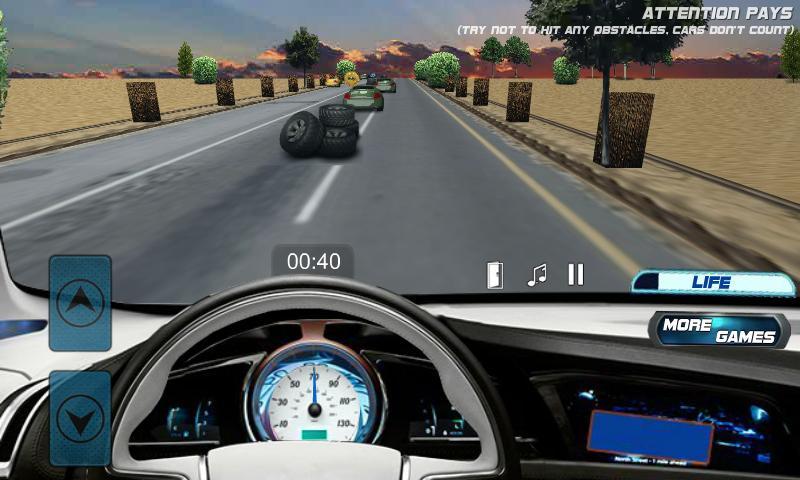Tap the up arrow accelerate button
The image size is (800, 480).
coord(80,302)
